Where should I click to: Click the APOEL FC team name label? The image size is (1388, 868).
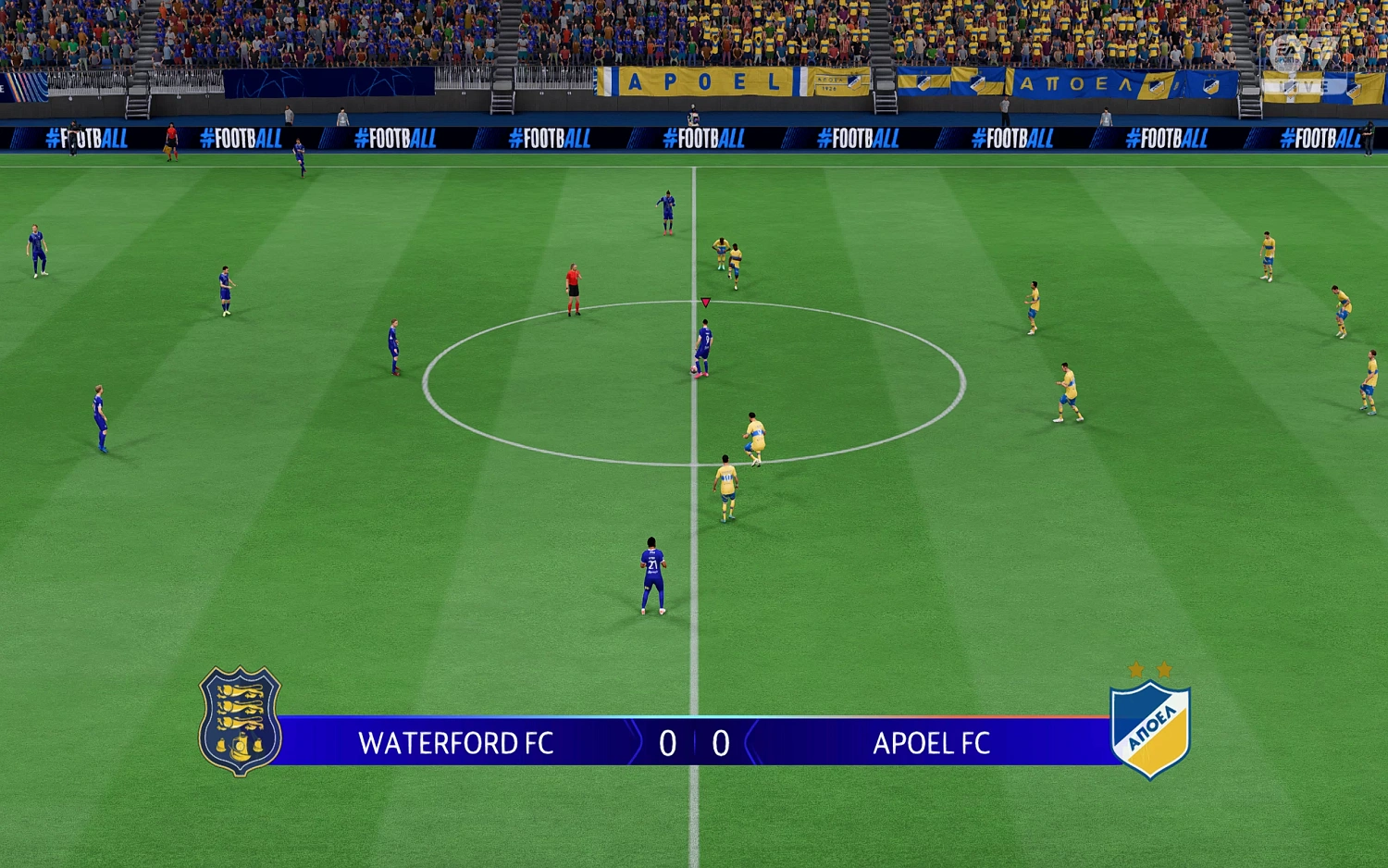(931, 743)
